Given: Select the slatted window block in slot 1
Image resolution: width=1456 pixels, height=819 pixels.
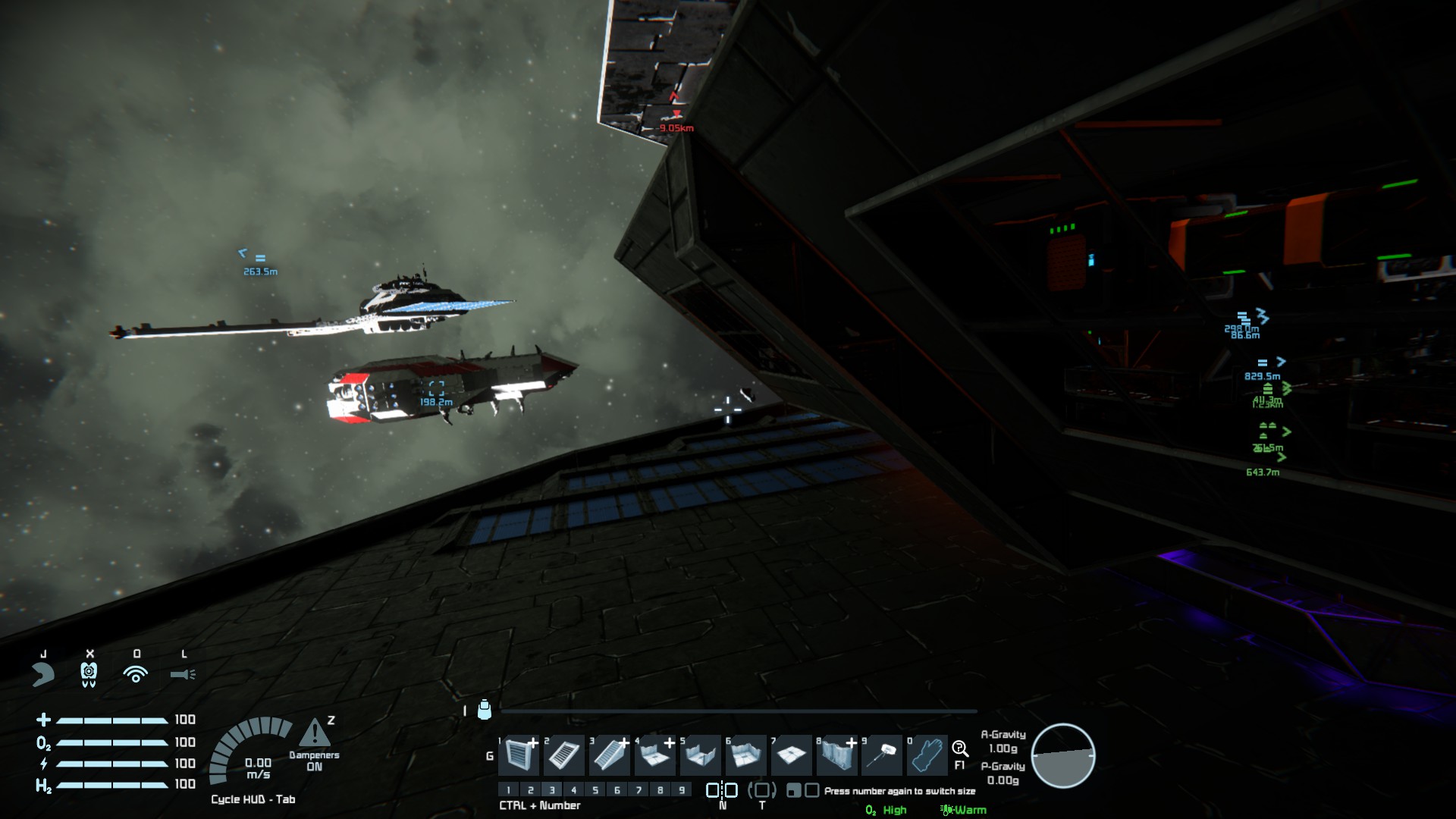Looking at the screenshot, I should point(519,755).
